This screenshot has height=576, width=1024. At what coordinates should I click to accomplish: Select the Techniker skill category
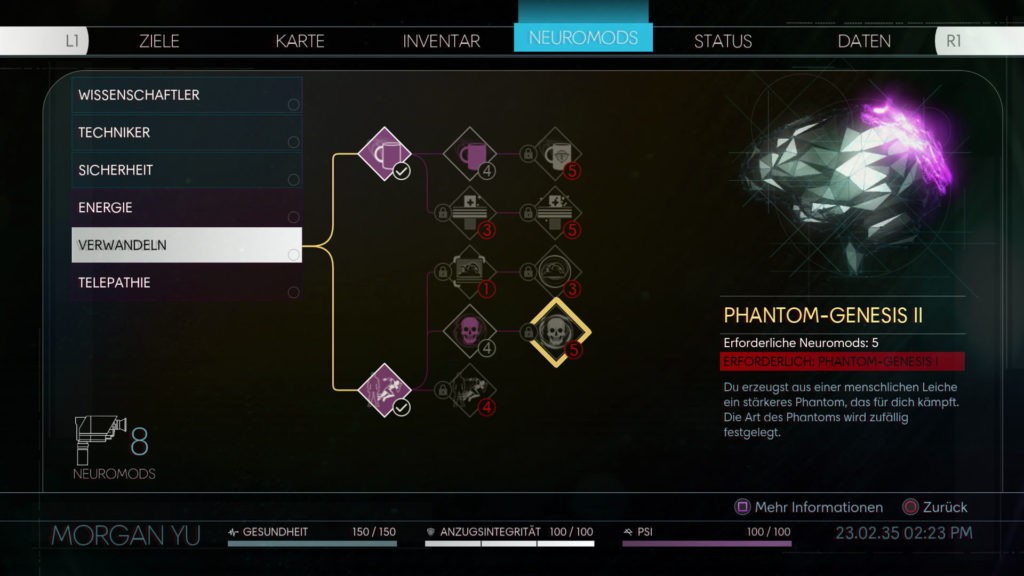(187, 132)
